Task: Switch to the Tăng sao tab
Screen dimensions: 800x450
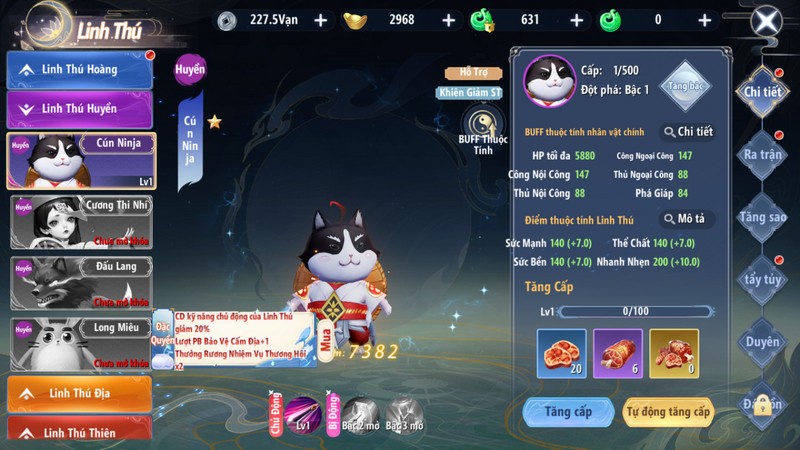Action: point(762,217)
